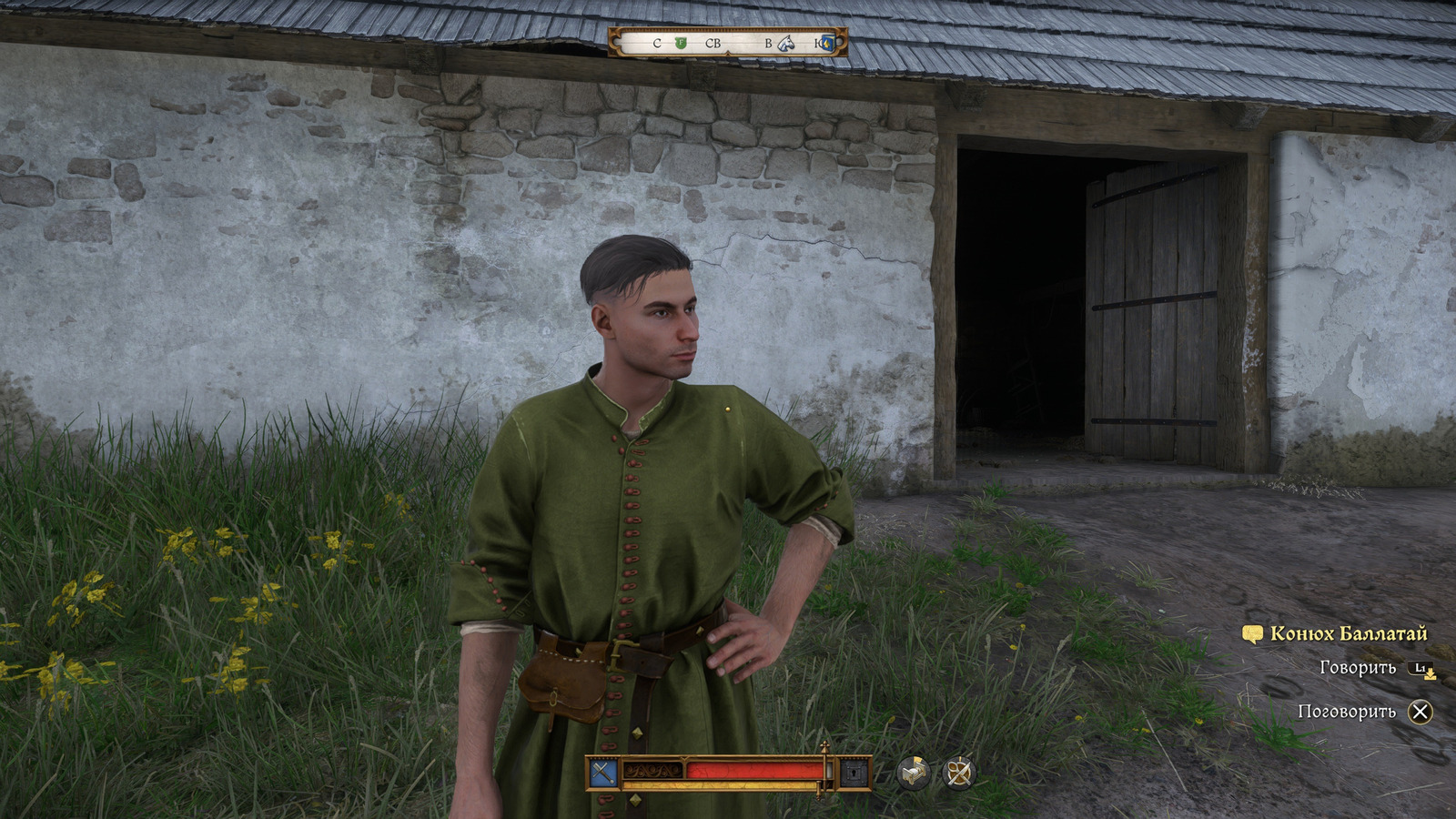Click the keyhole lock icon beside the health bar
The width and height of the screenshot is (1456, 819).
(854, 773)
